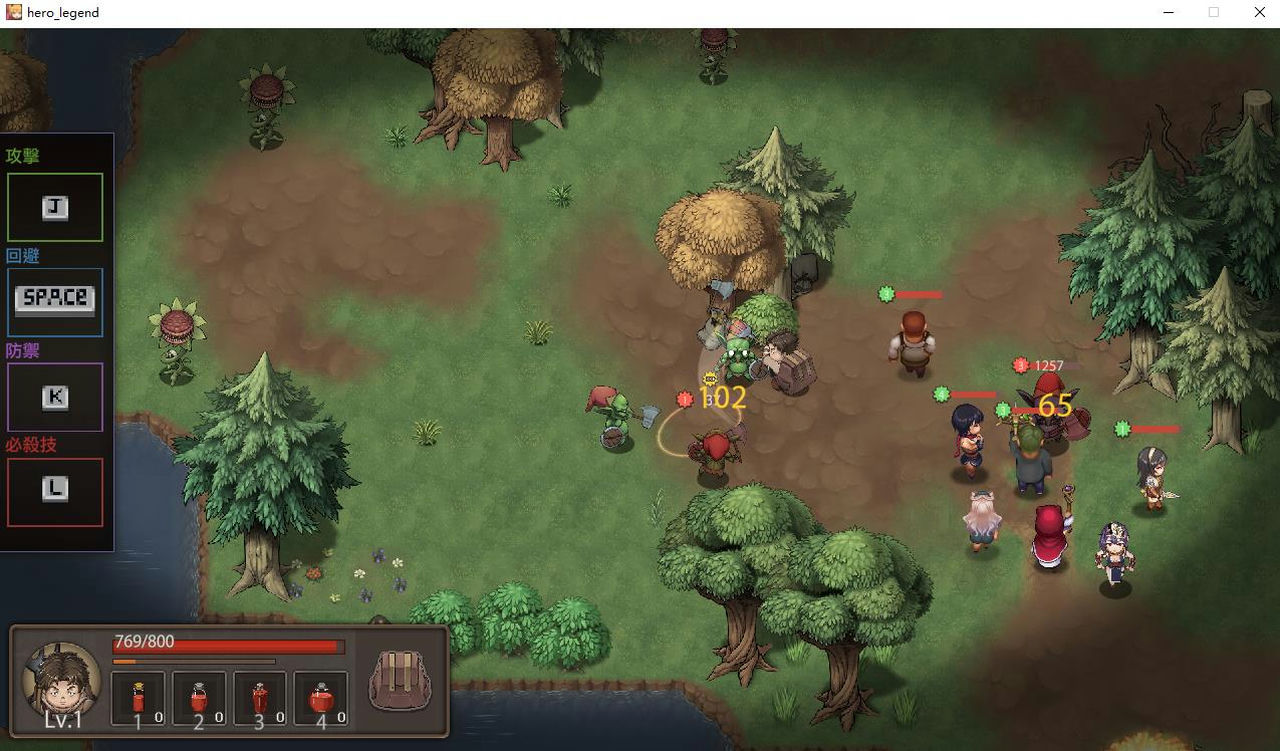Click the enemy health bar showing 1257

click(1048, 366)
